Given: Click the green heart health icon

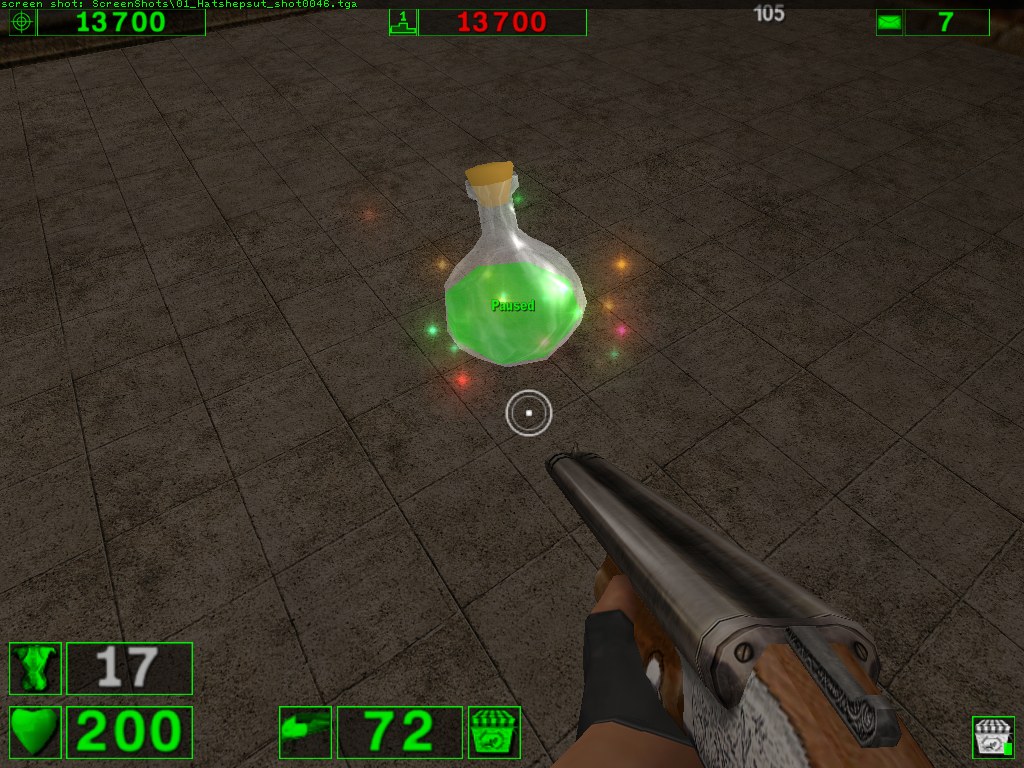Looking at the screenshot, I should tap(35, 732).
